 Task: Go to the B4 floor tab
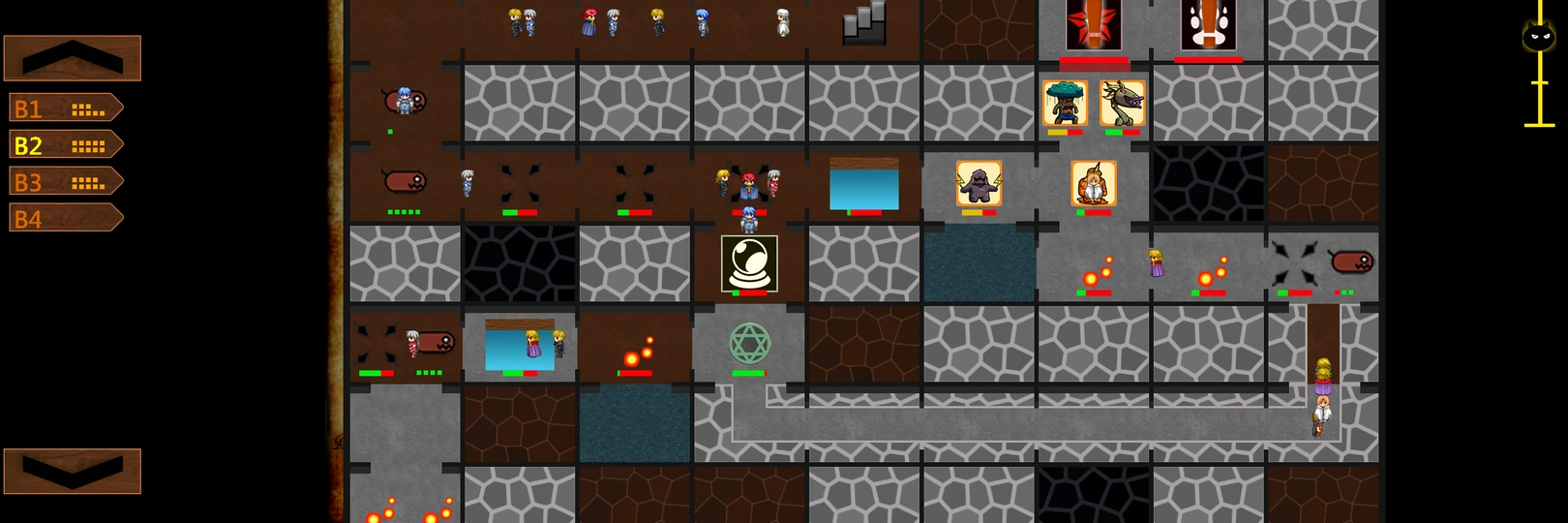point(66,218)
